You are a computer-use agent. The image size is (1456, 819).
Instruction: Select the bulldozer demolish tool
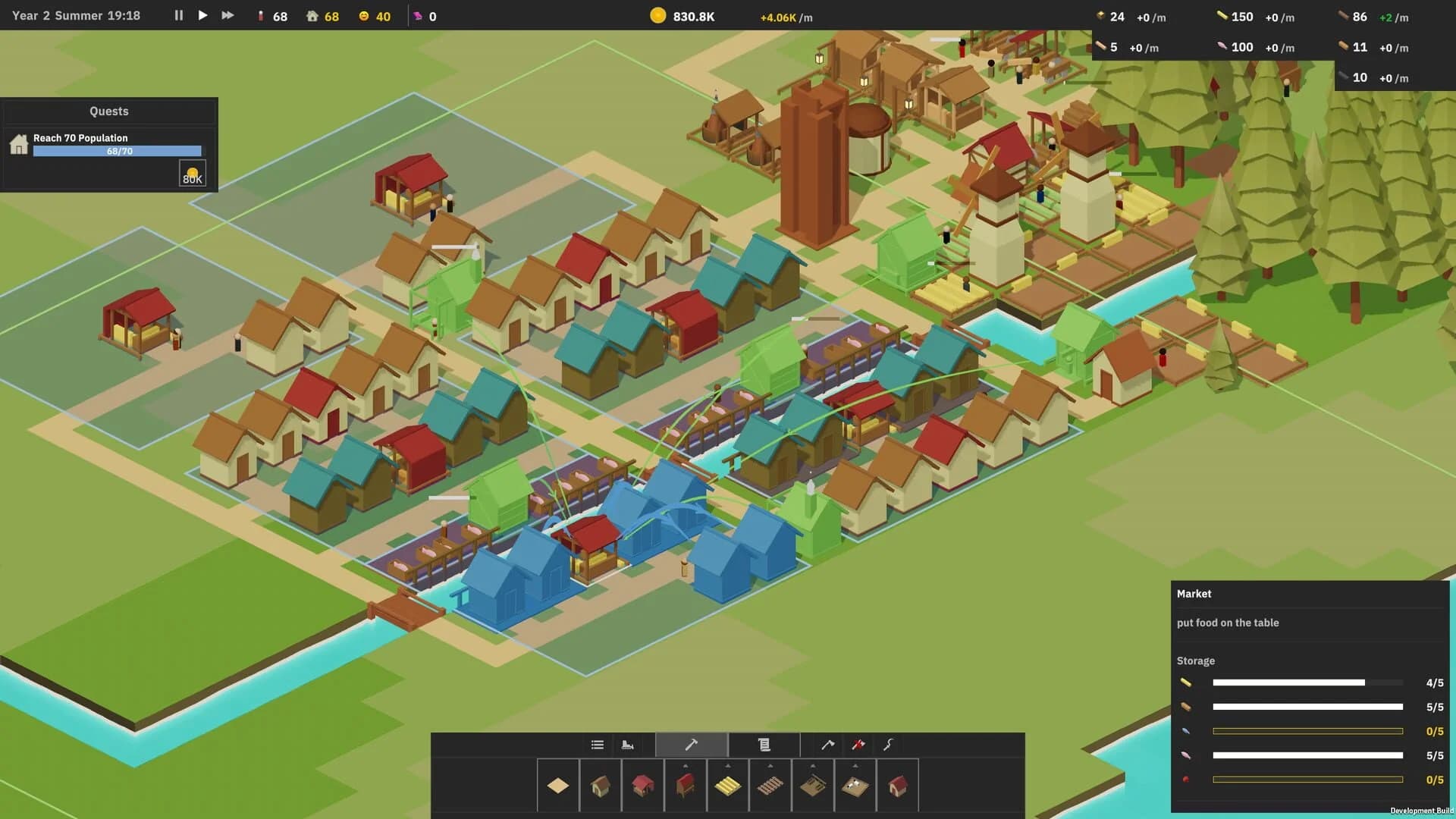tap(629, 745)
